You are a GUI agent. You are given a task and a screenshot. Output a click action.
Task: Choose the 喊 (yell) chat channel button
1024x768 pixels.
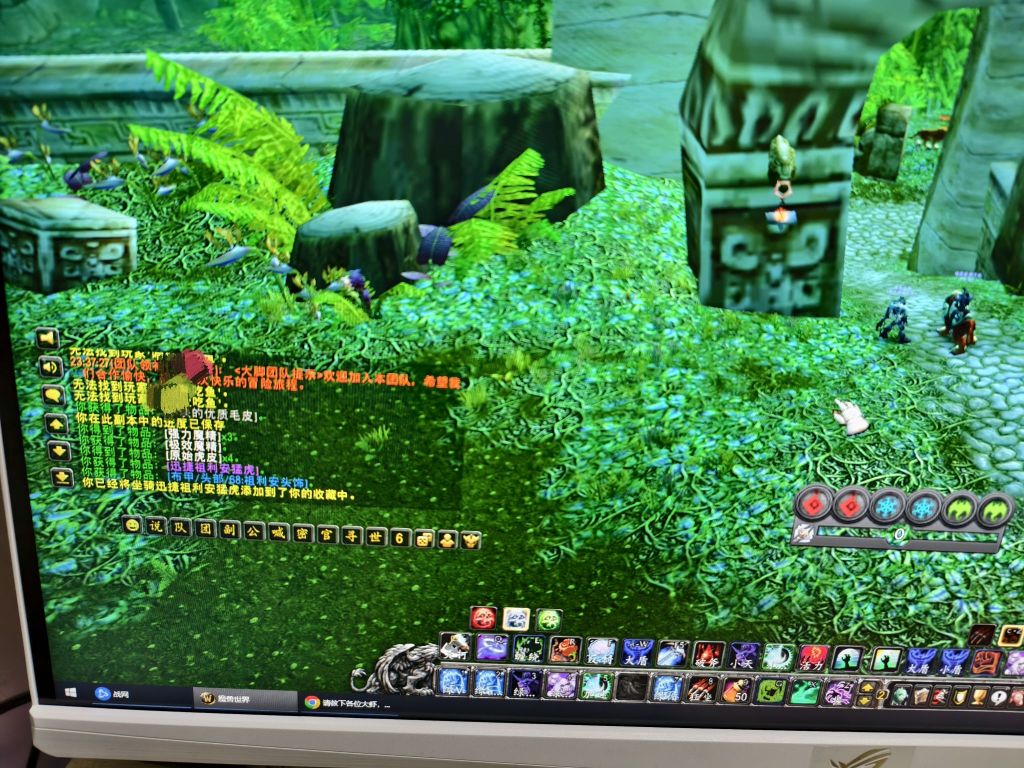[277, 532]
